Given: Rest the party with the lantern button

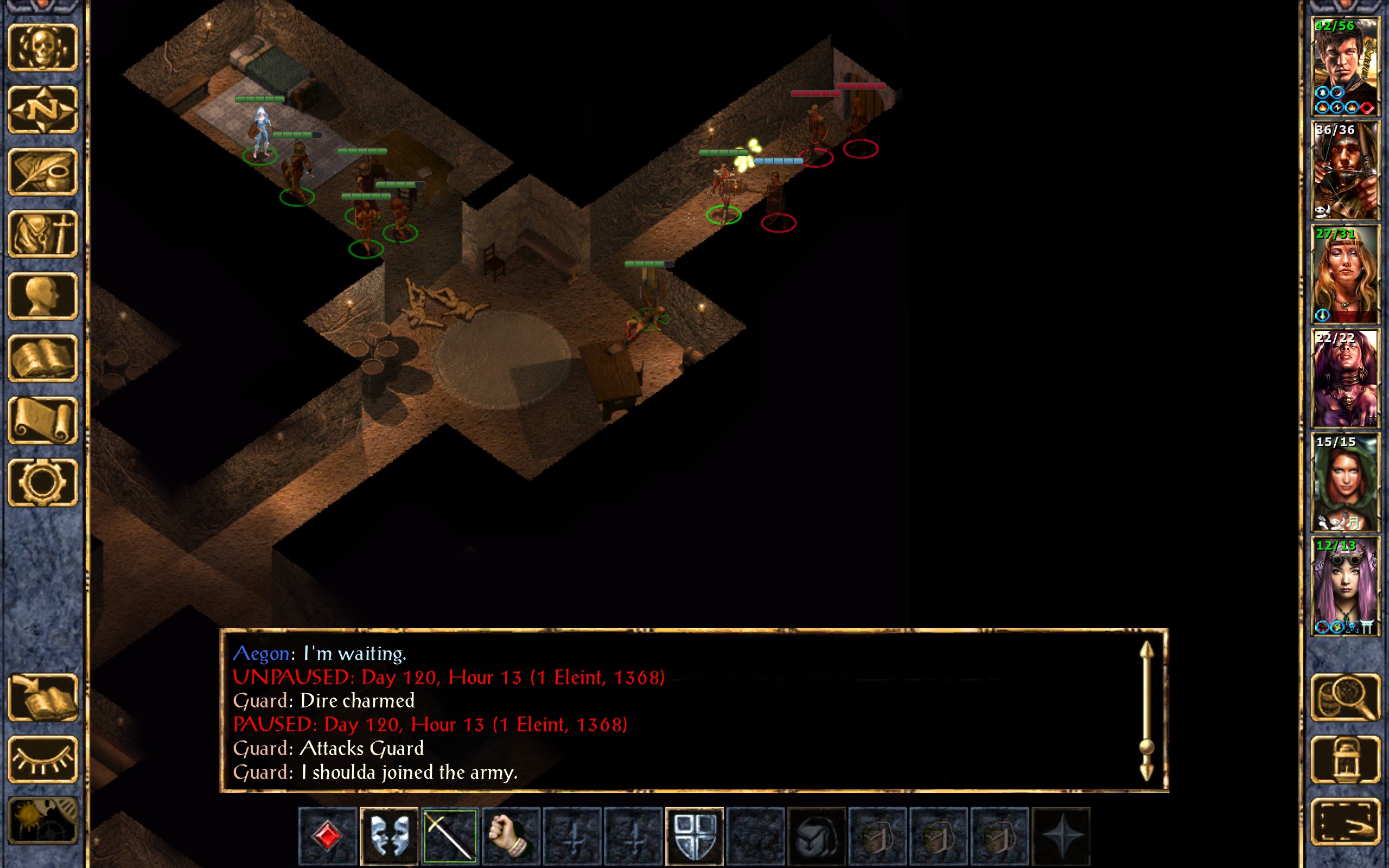Looking at the screenshot, I should pos(1345,759).
